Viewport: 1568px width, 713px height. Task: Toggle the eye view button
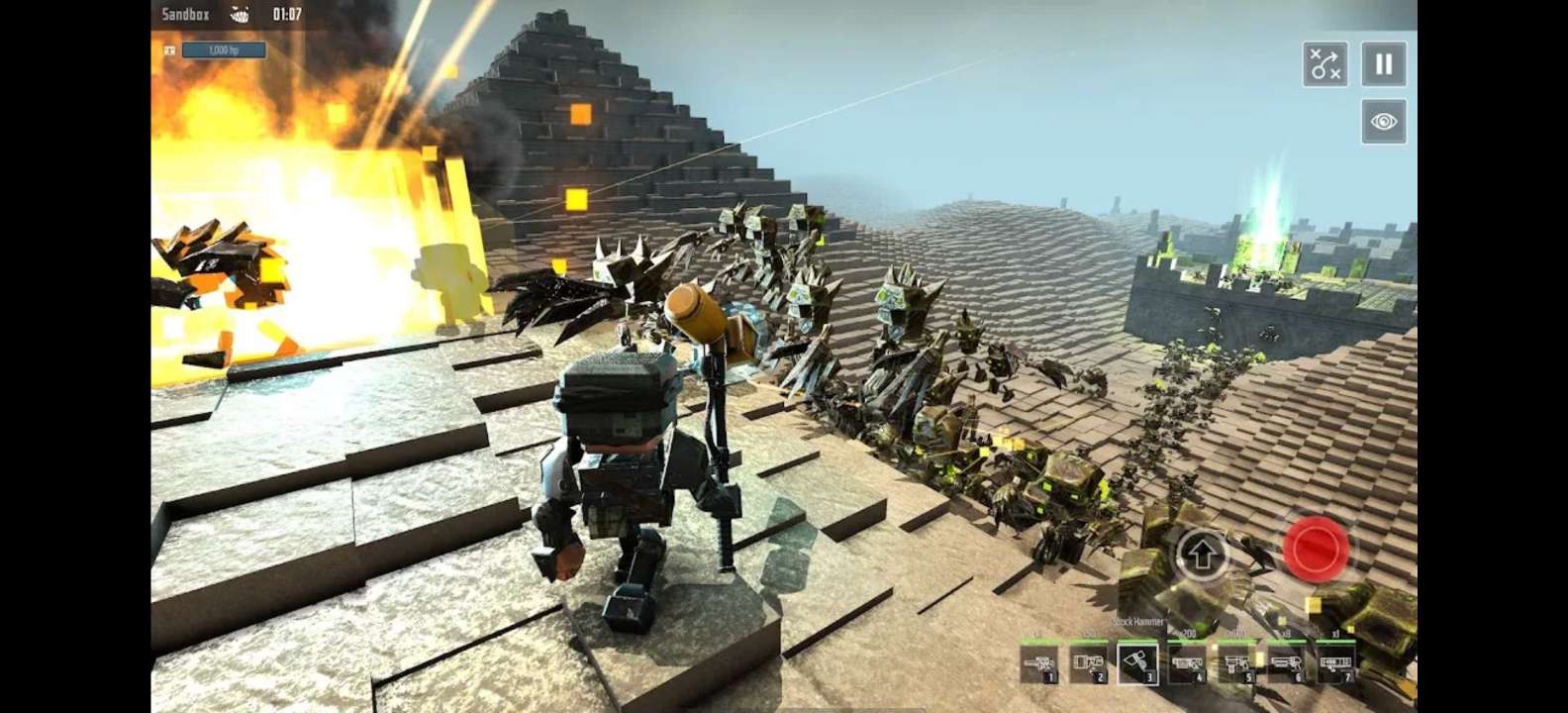click(1383, 122)
